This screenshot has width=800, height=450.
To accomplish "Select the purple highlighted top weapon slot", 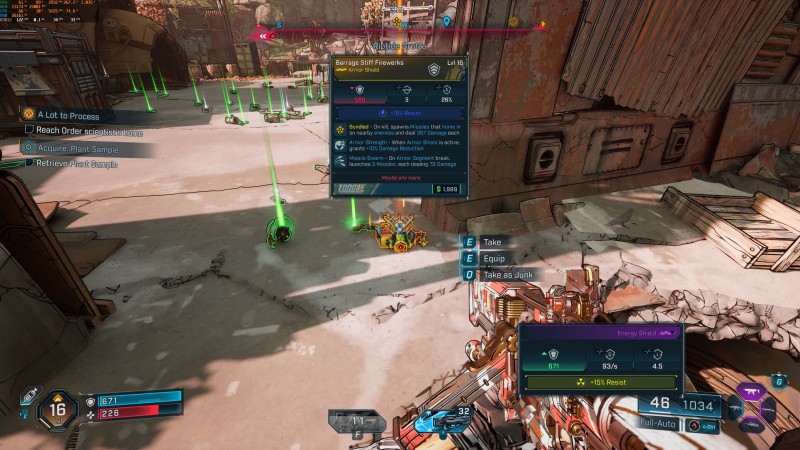I will click(749, 392).
